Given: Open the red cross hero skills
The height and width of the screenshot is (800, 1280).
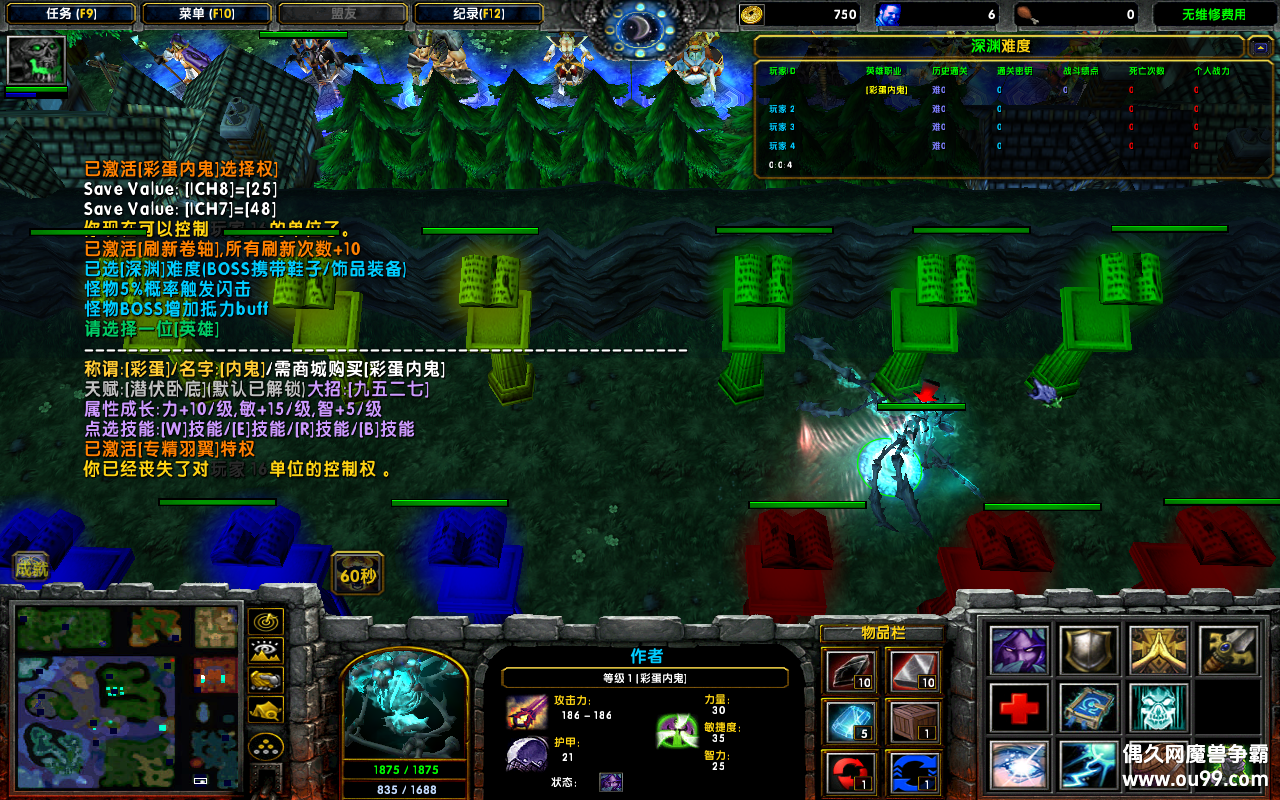Looking at the screenshot, I should point(1019,708).
